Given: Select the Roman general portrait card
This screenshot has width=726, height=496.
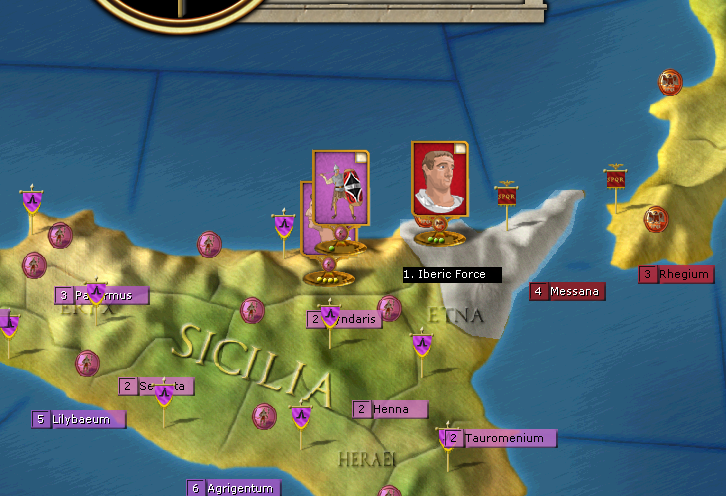Looking at the screenshot, I should tap(439, 179).
